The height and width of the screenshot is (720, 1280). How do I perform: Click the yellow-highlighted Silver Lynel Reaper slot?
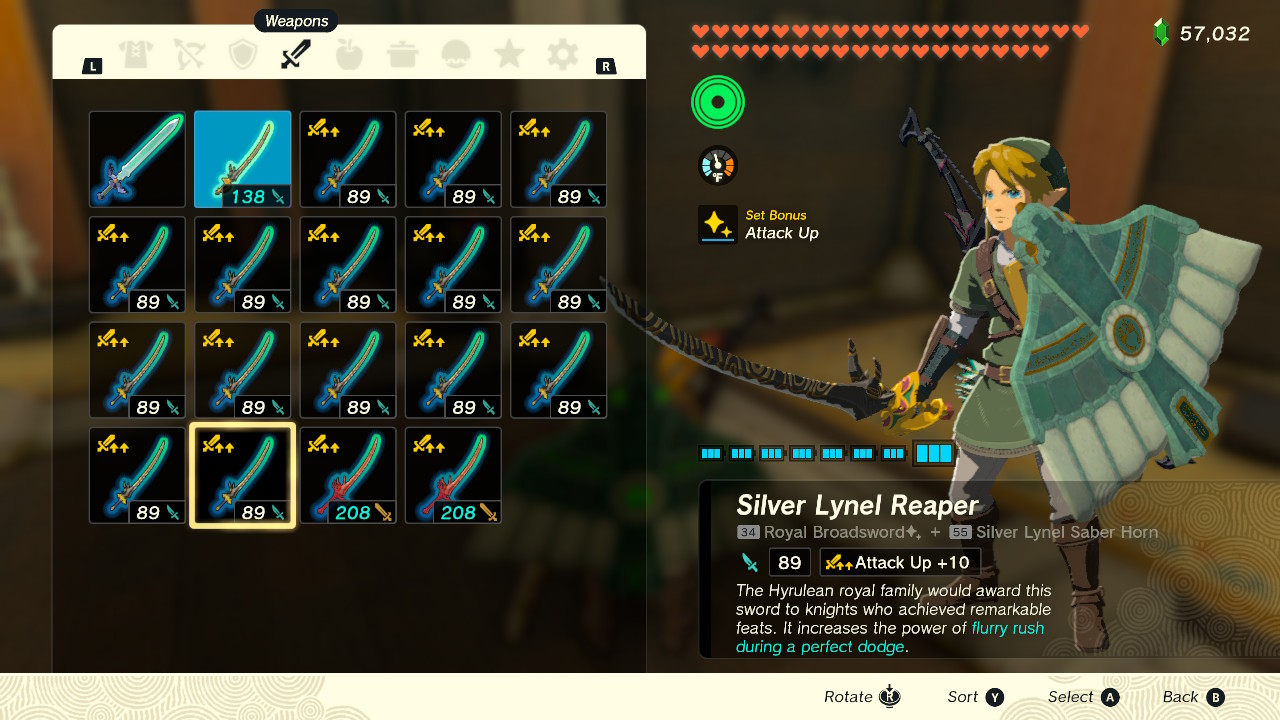click(243, 475)
